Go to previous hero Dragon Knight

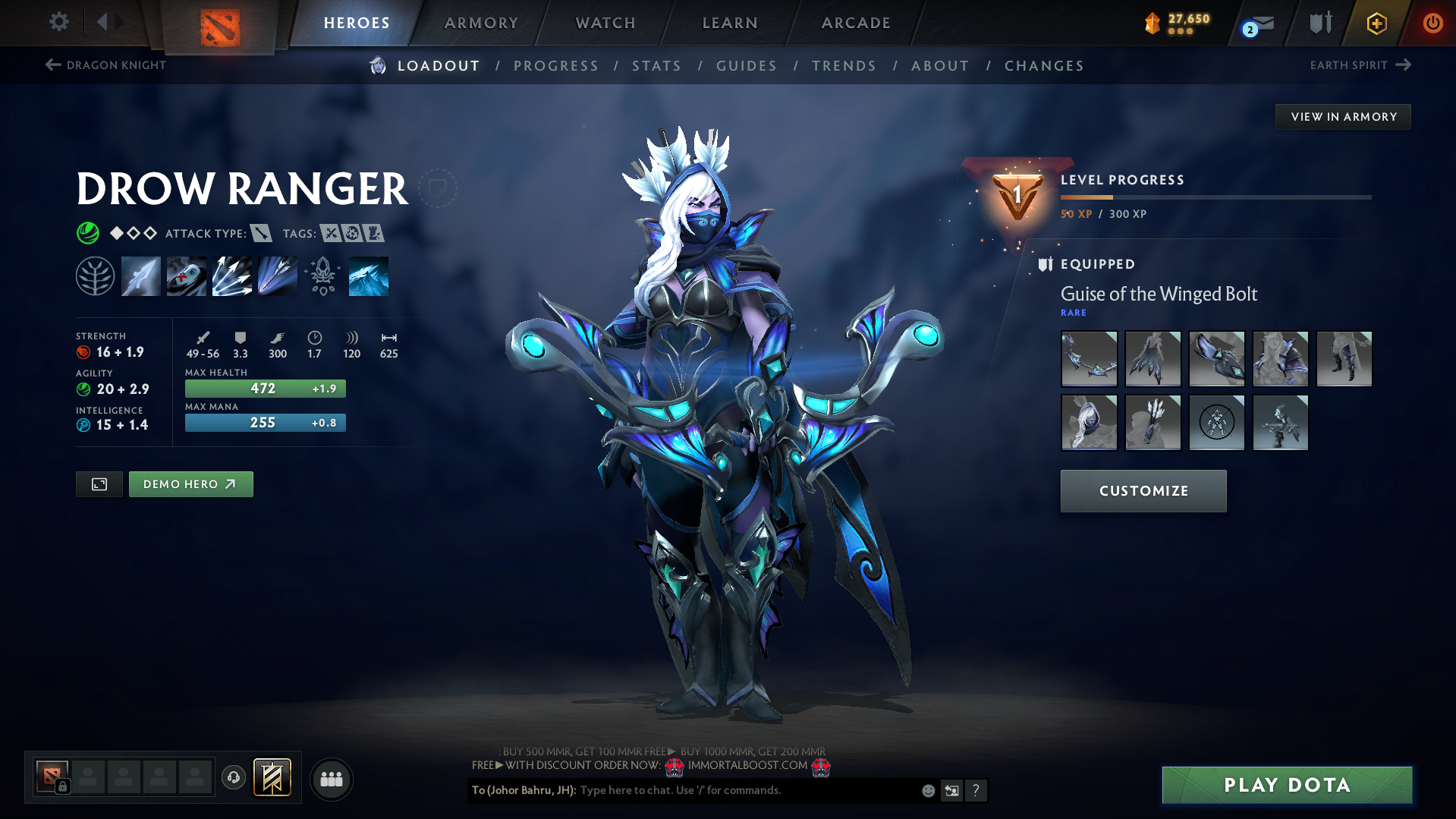click(x=105, y=65)
